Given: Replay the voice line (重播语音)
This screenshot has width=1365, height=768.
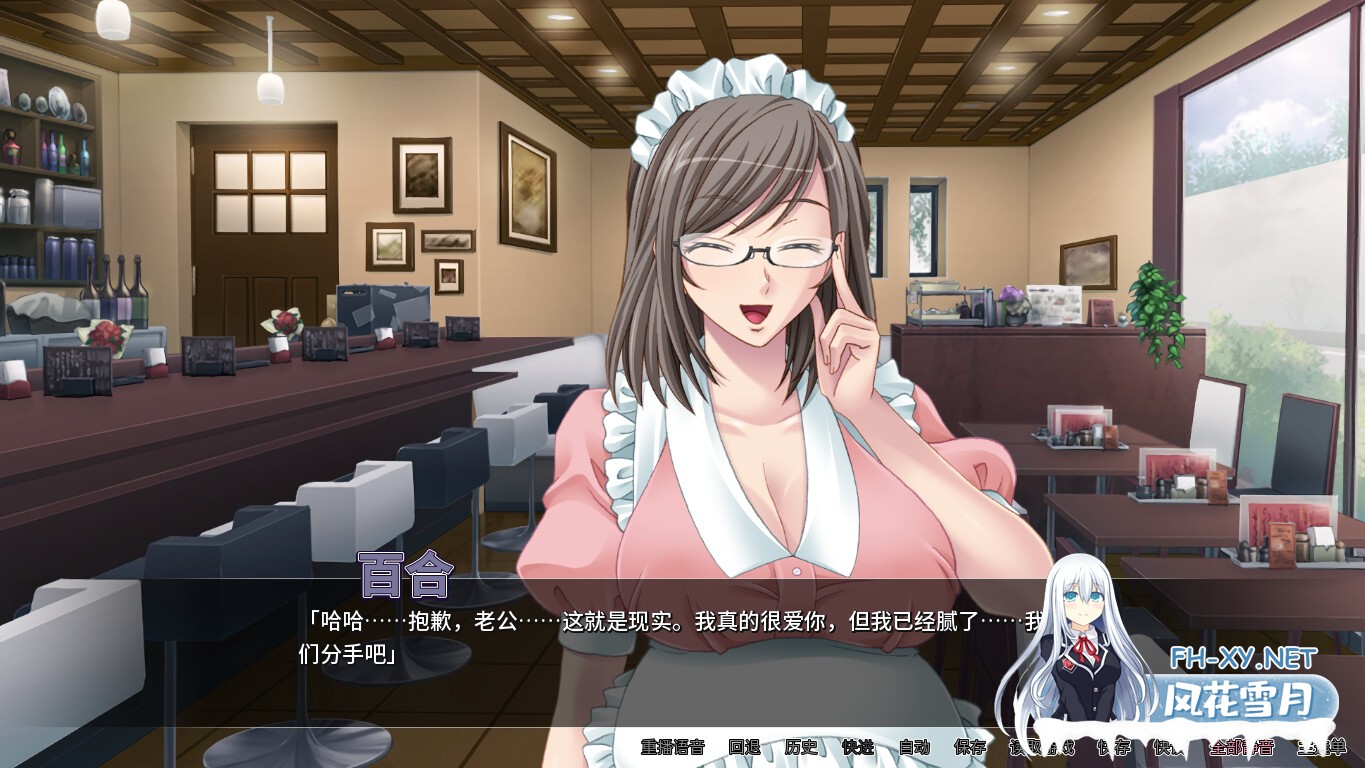Looking at the screenshot, I should click(x=672, y=746).
